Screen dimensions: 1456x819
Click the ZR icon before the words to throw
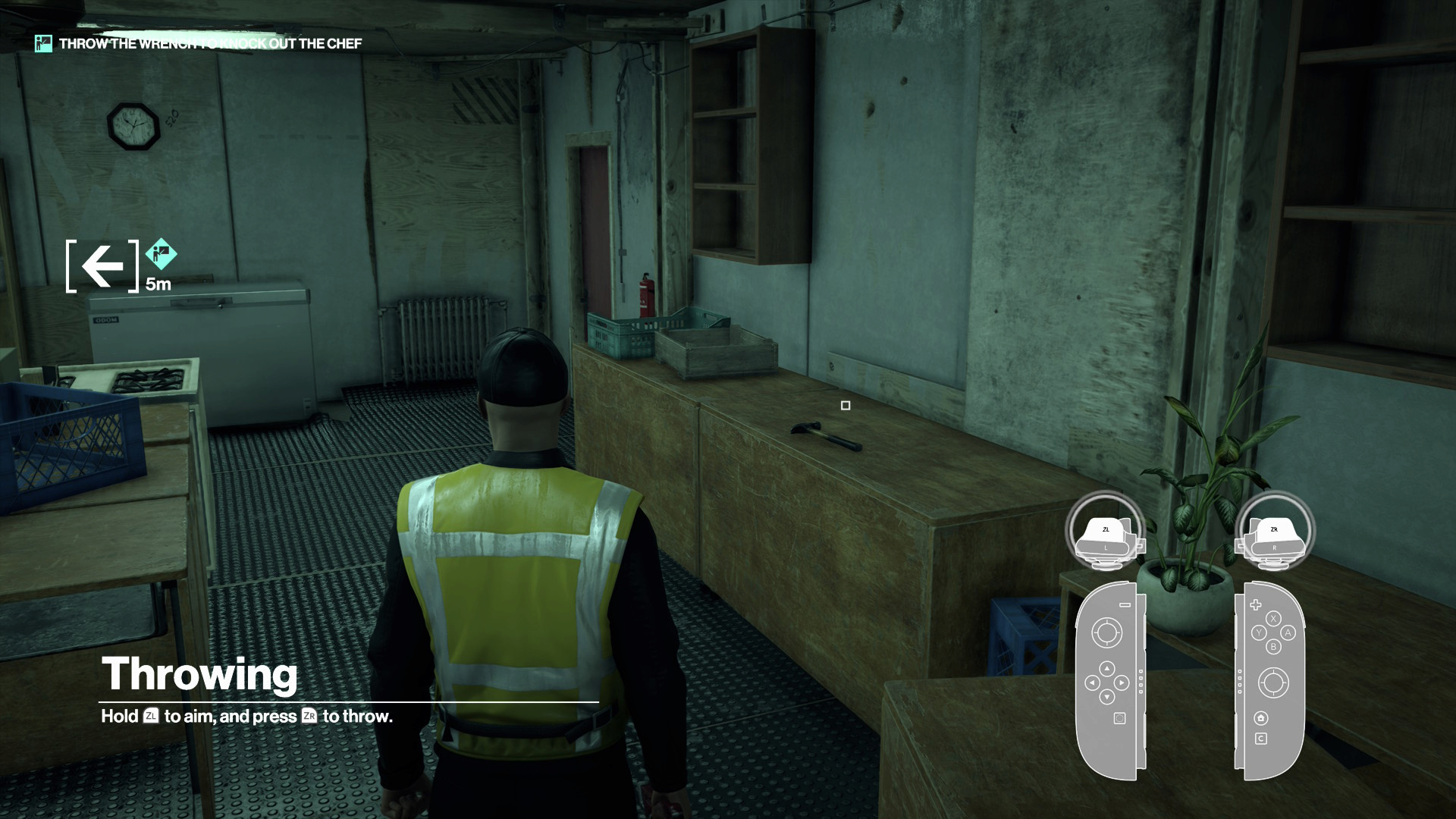tap(309, 716)
